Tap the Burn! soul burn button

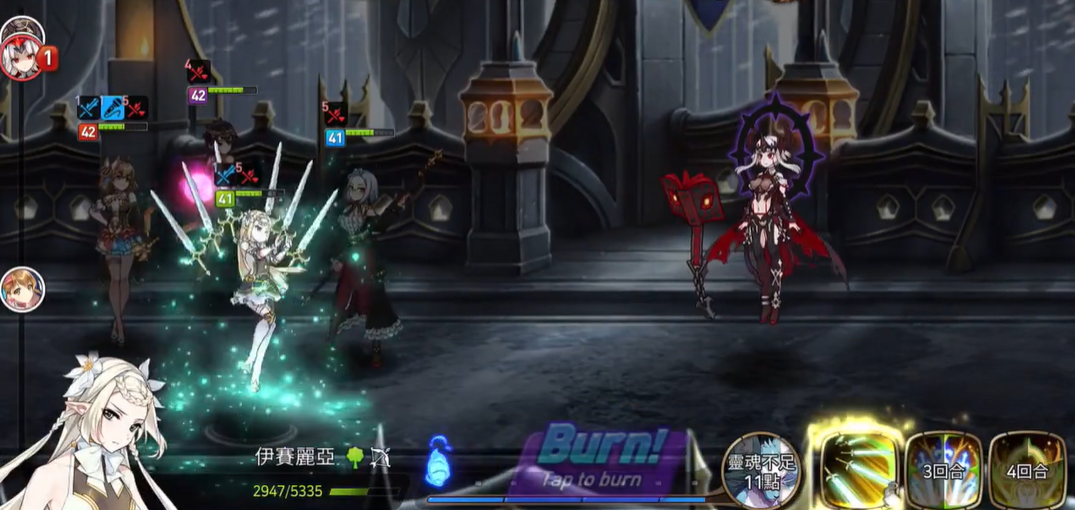[x=602, y=457]
